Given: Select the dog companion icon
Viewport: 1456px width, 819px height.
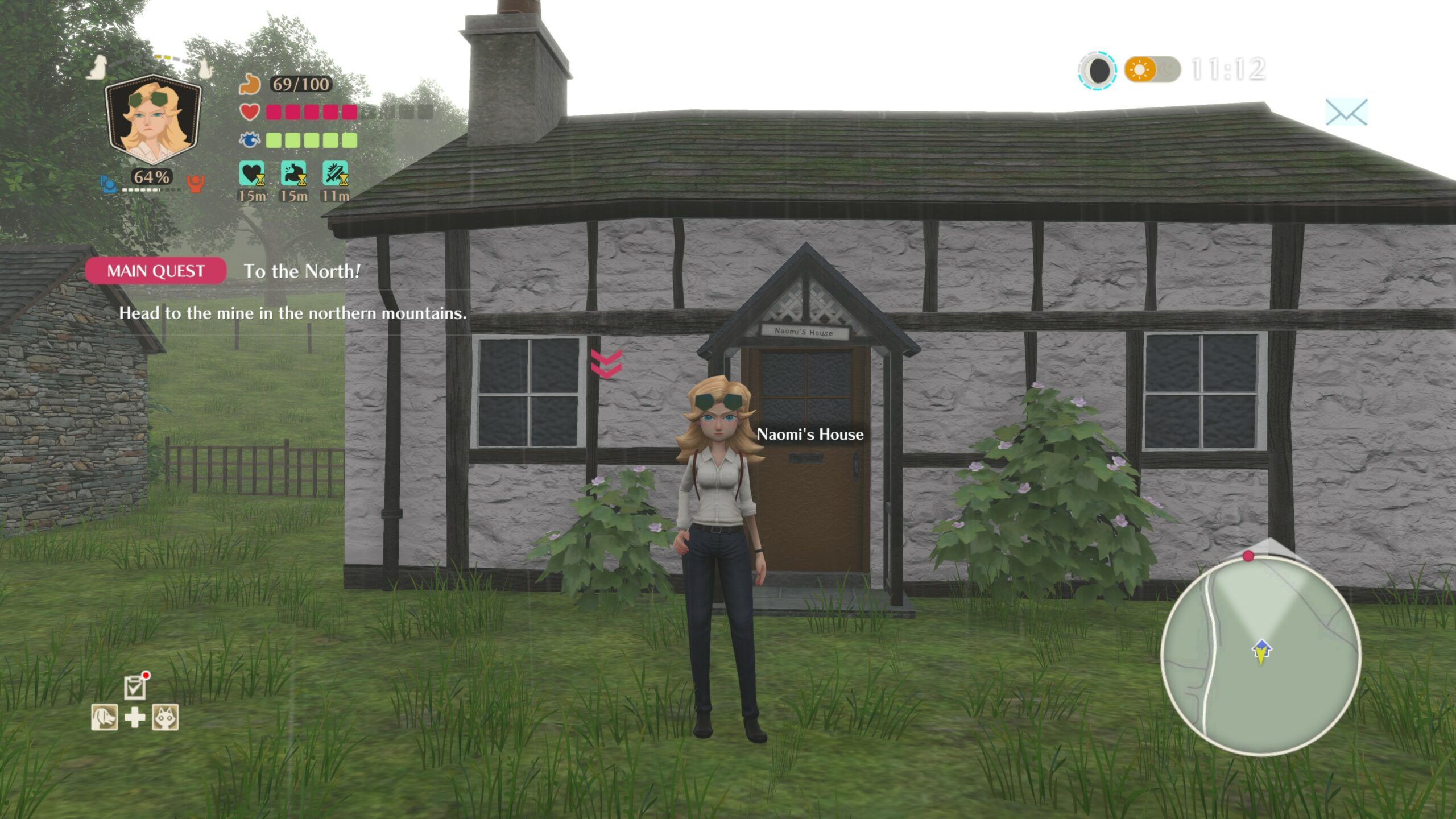Looking at the screenshot, I should tap(105, 717).
